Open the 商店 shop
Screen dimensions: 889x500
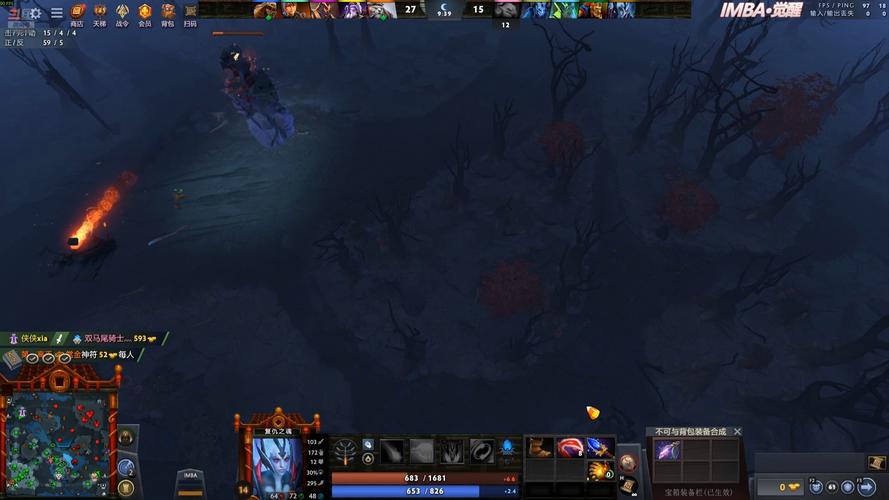[x=77, y=14]
